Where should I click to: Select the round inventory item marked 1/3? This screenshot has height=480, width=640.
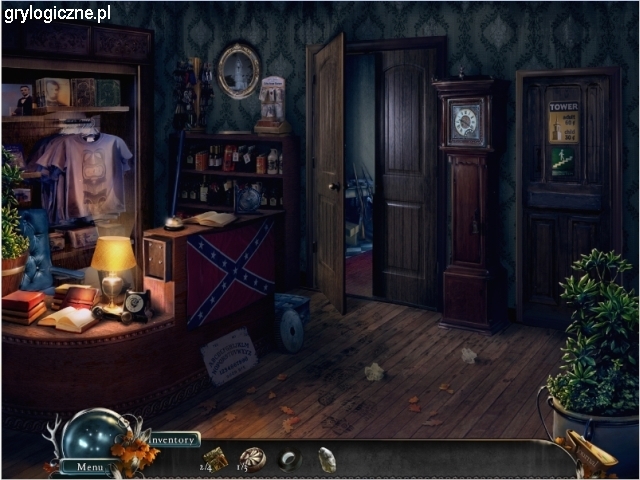[253, 458]
